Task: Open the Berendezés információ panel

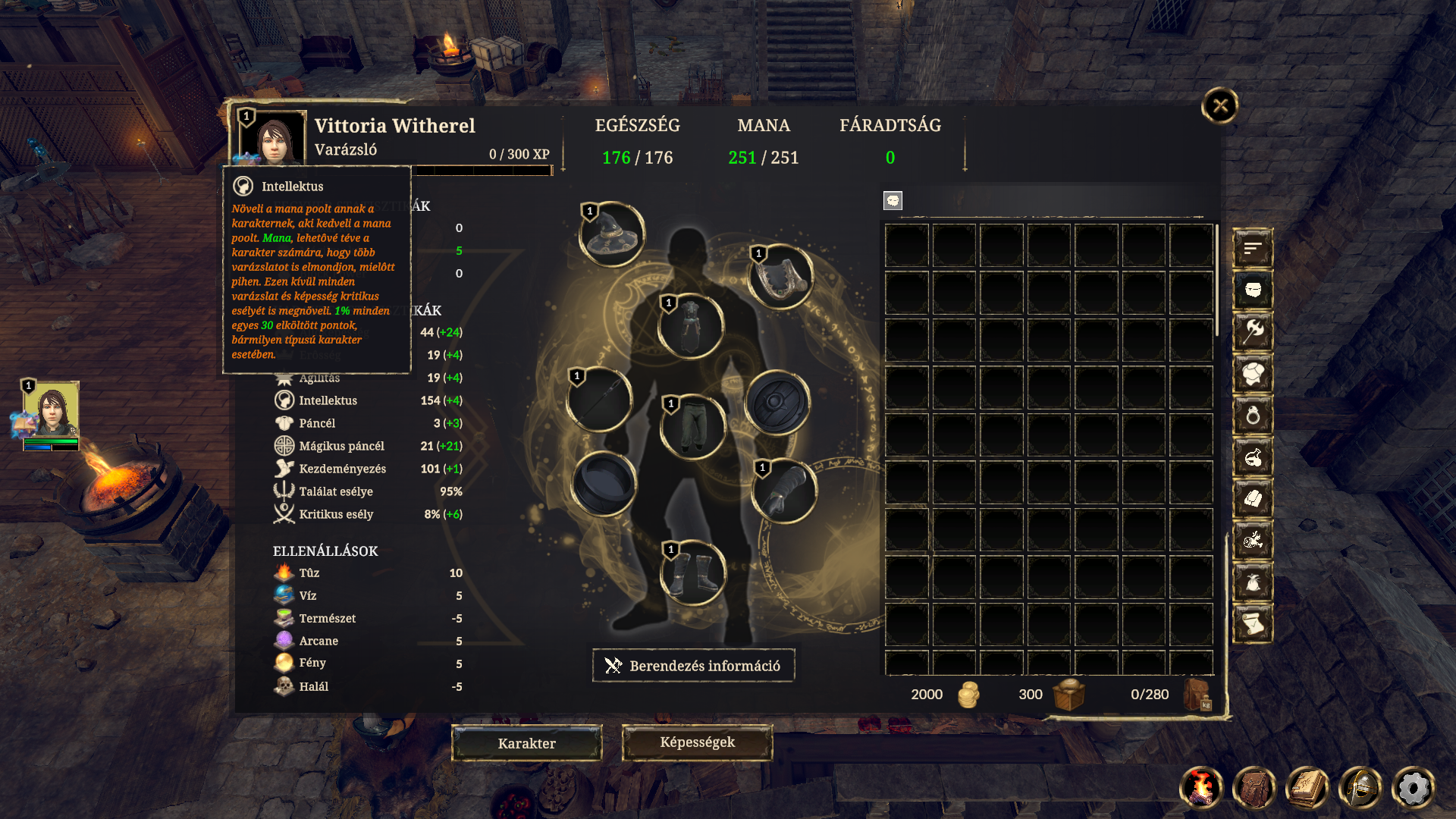Action: click(693, 666)
